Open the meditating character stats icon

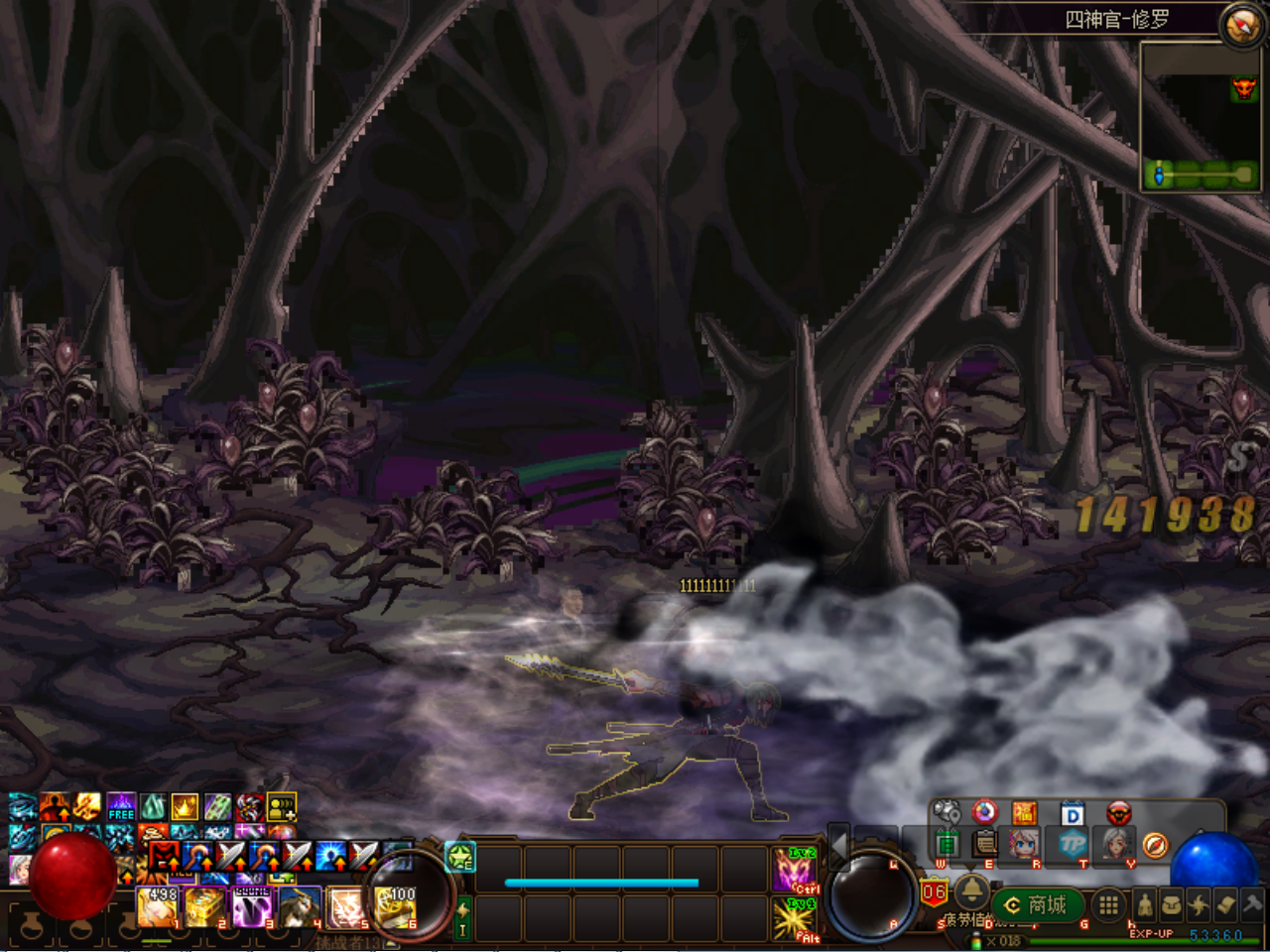click(1145, 905)
